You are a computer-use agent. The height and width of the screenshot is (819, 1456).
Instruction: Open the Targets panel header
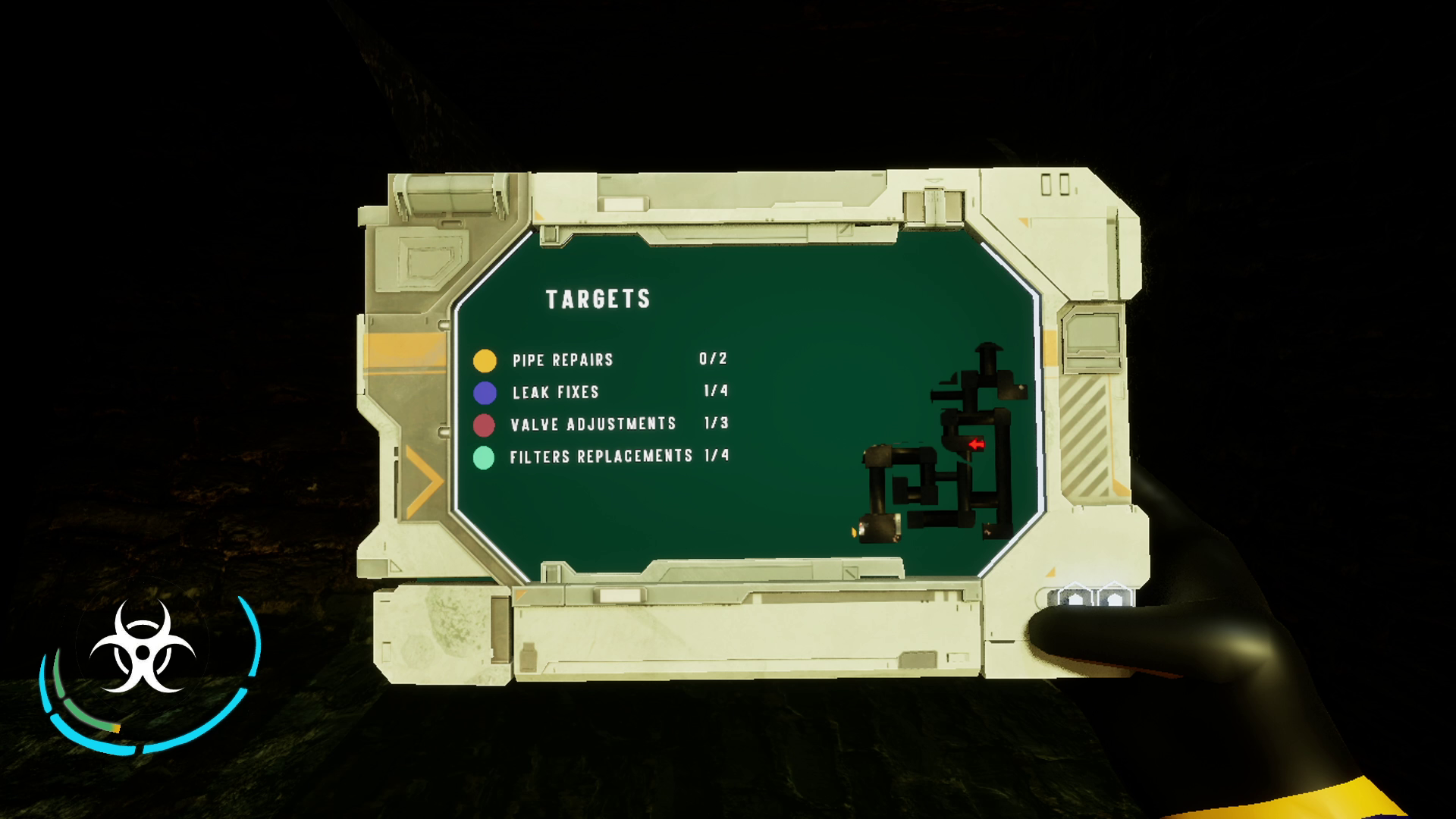[599, 298]
